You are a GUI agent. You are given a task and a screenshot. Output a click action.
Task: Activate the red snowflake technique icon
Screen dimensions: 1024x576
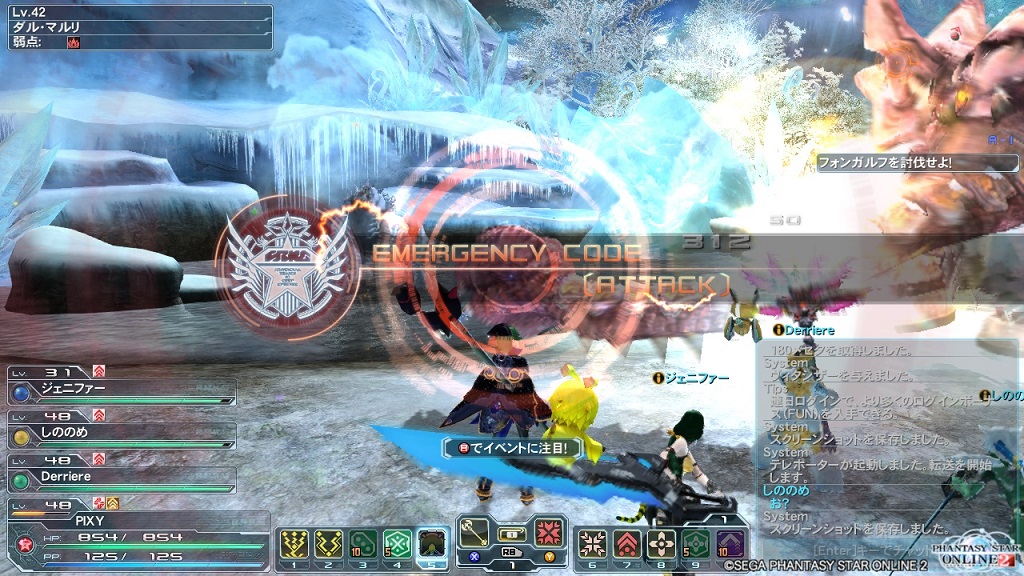pyautogui.click(x=546, y=532)
